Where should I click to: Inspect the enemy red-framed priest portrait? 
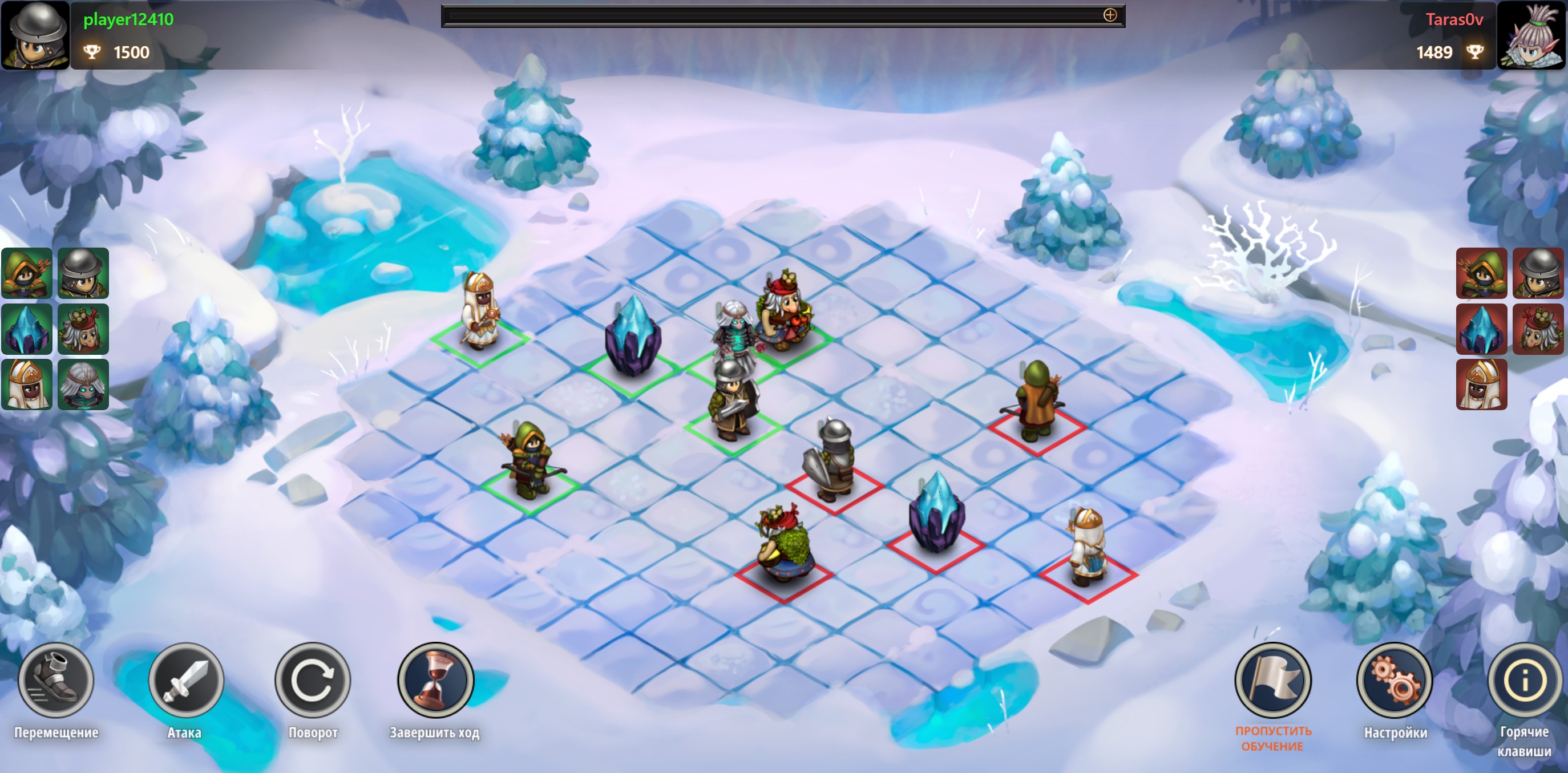1481,385
